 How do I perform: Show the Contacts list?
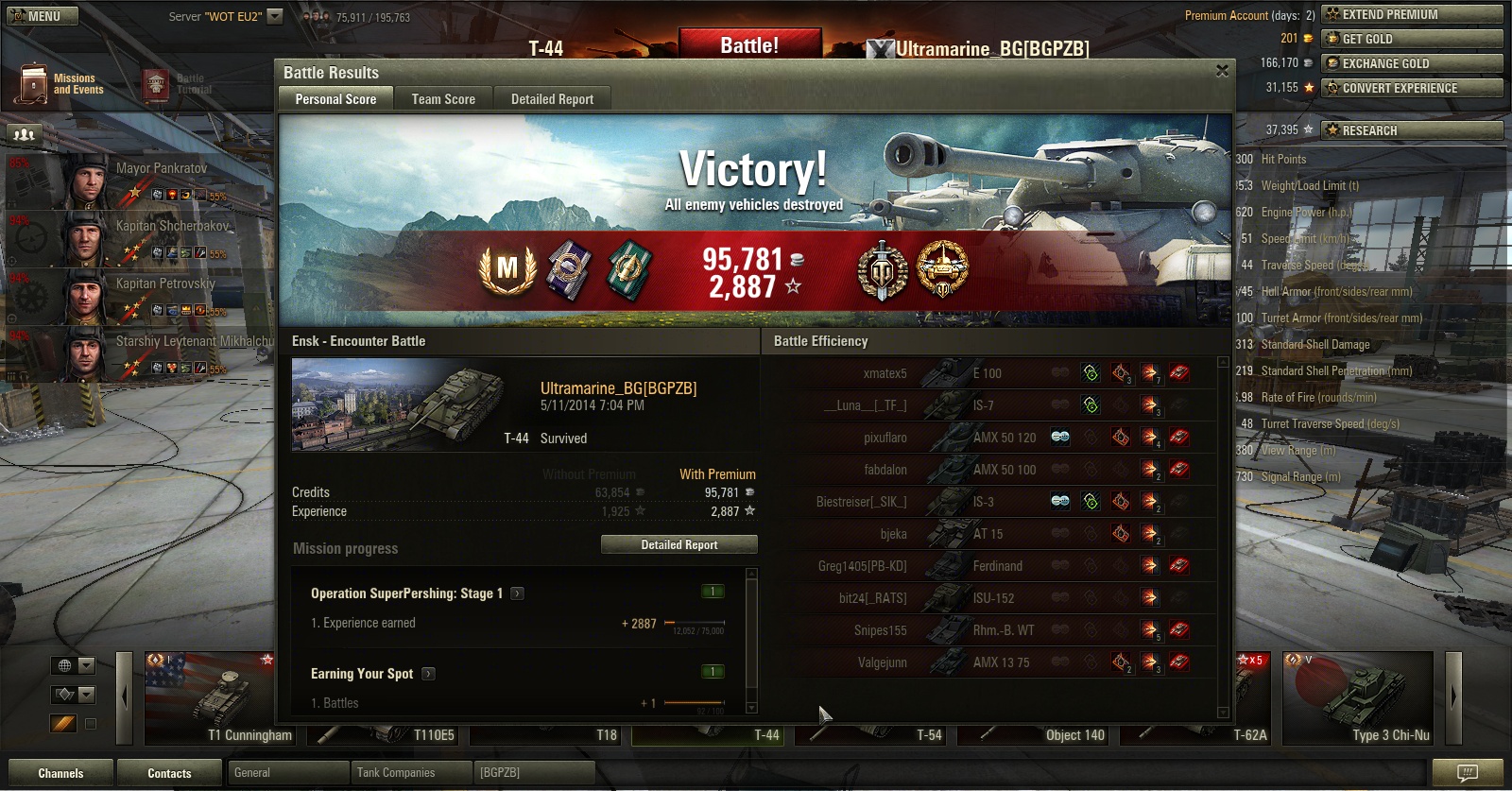click(x=169, y=773)
